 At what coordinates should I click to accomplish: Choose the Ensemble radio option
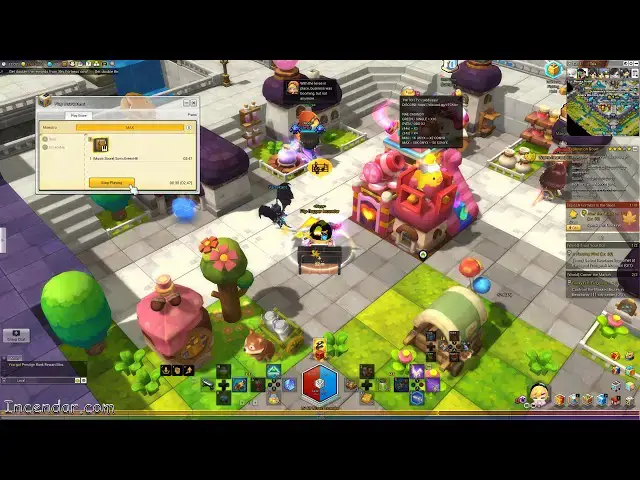[45, 147]
